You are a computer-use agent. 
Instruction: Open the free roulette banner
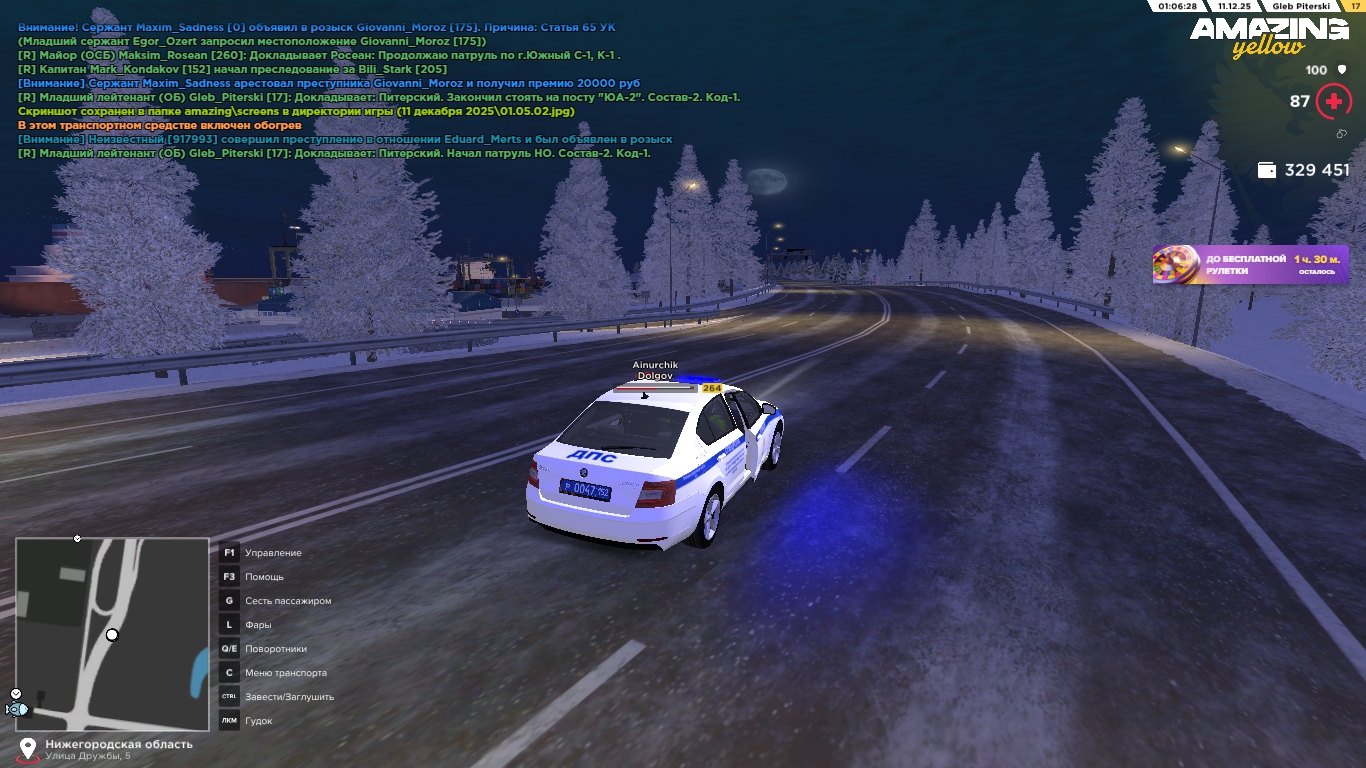tap(1250, 265)
